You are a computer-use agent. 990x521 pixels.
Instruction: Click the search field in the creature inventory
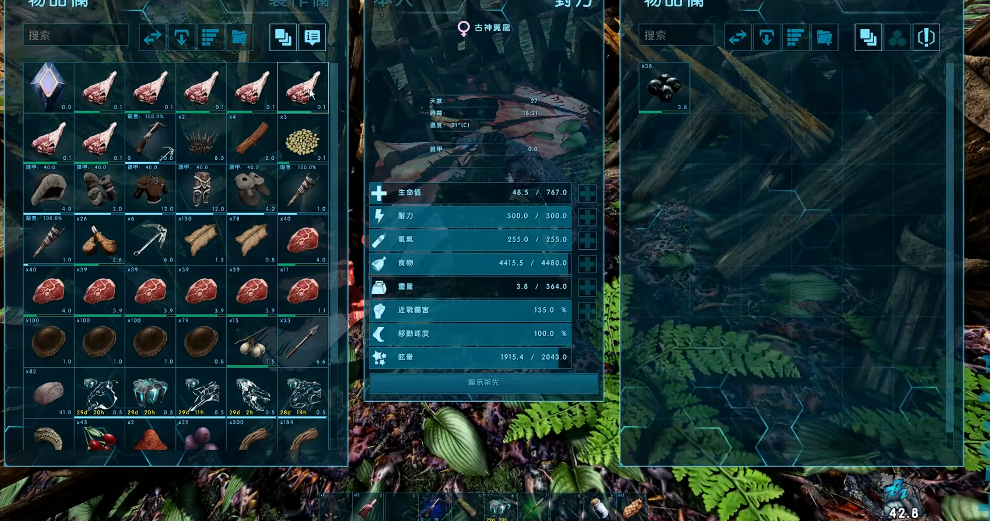(681, 36)
